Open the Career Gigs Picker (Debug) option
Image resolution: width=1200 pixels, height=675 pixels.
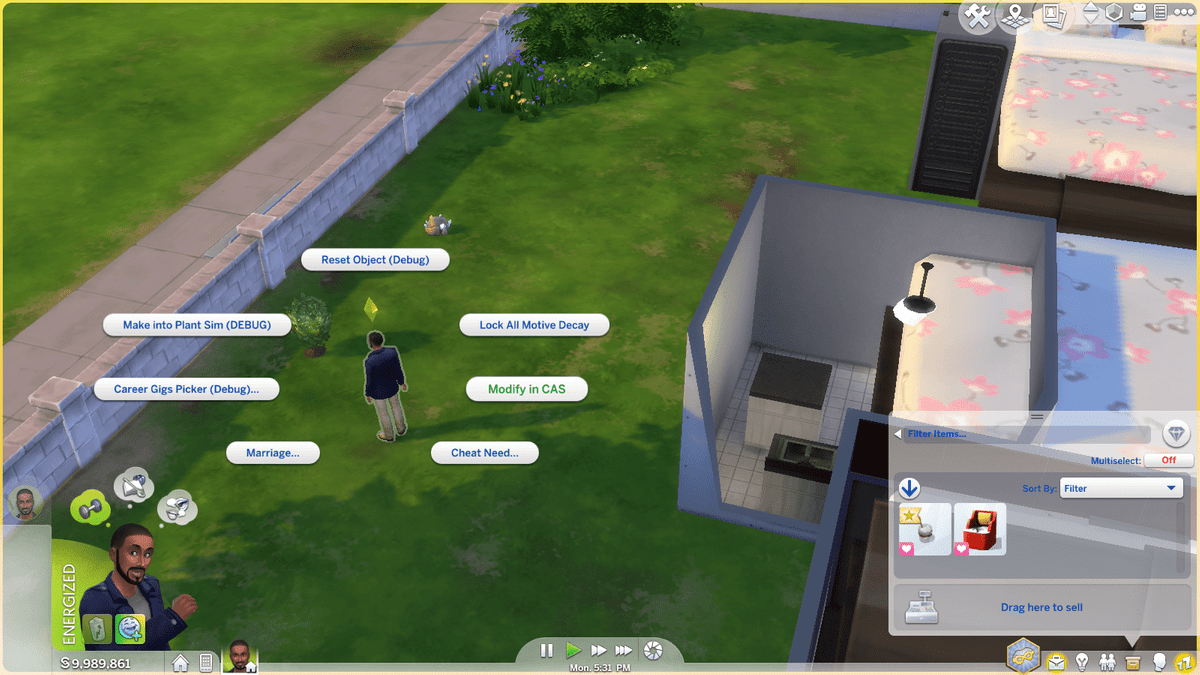point(186,389)
